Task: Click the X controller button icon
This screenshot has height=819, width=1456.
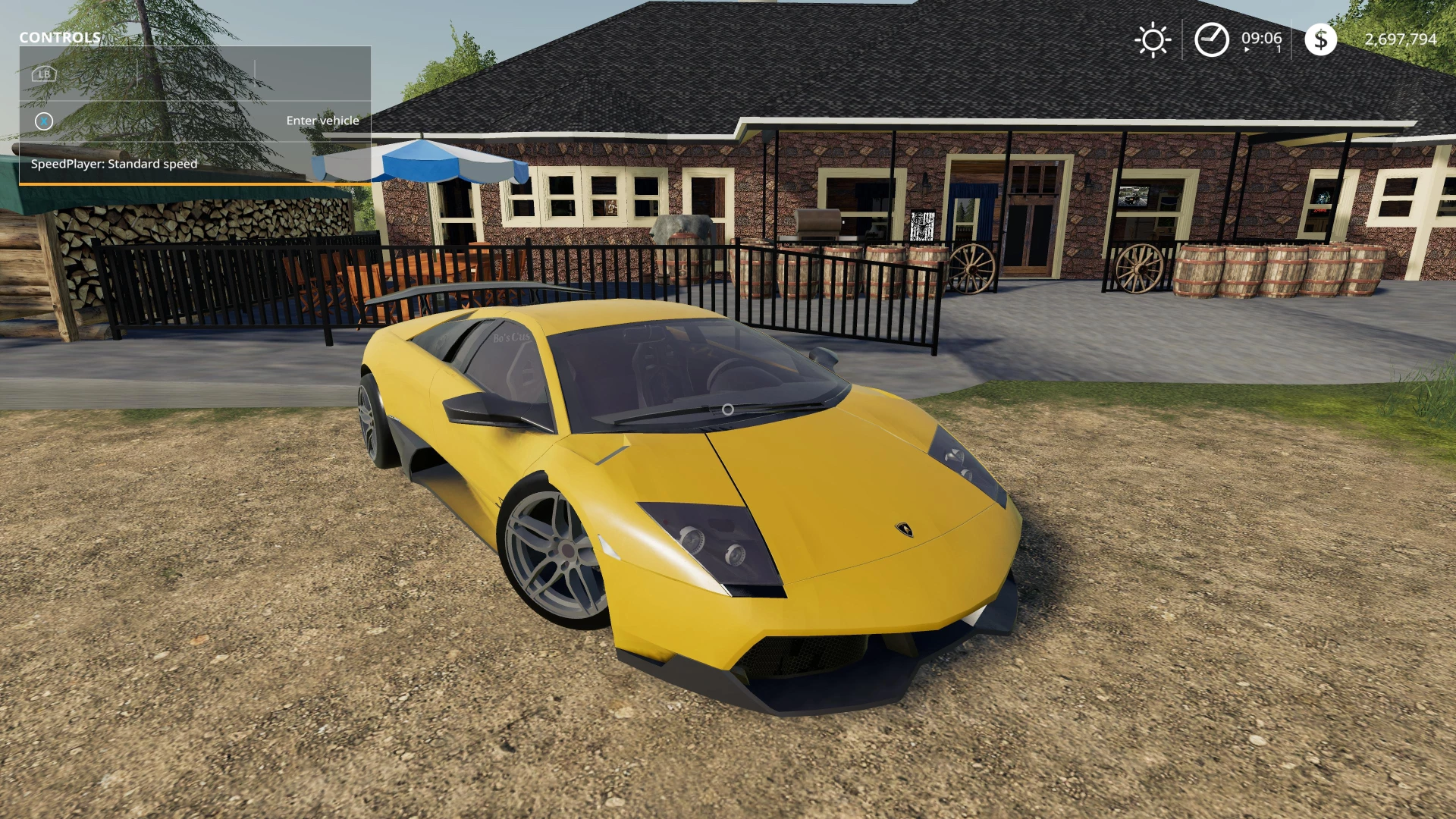Action: [43, 121]
